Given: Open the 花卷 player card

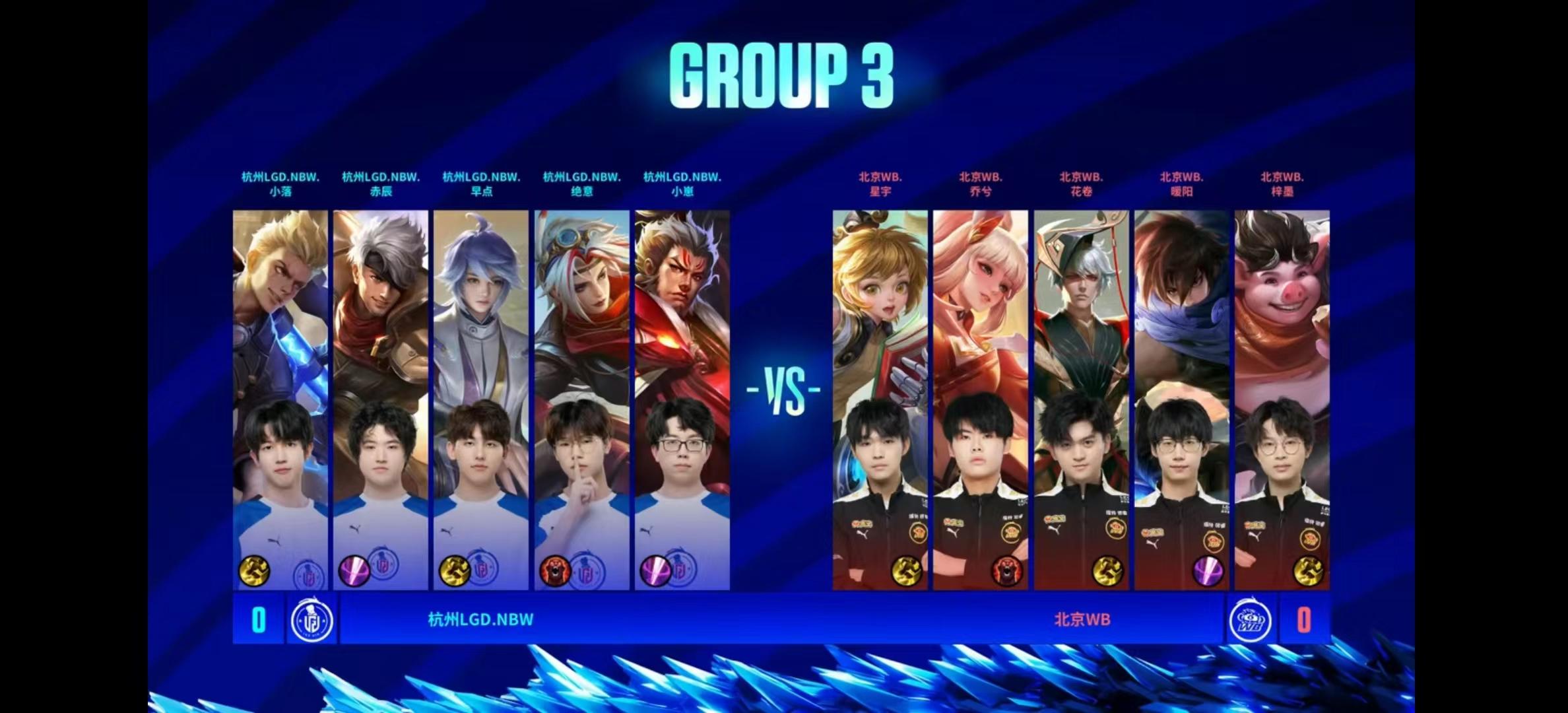Looking at the screenshot, I should (1081, 399).
